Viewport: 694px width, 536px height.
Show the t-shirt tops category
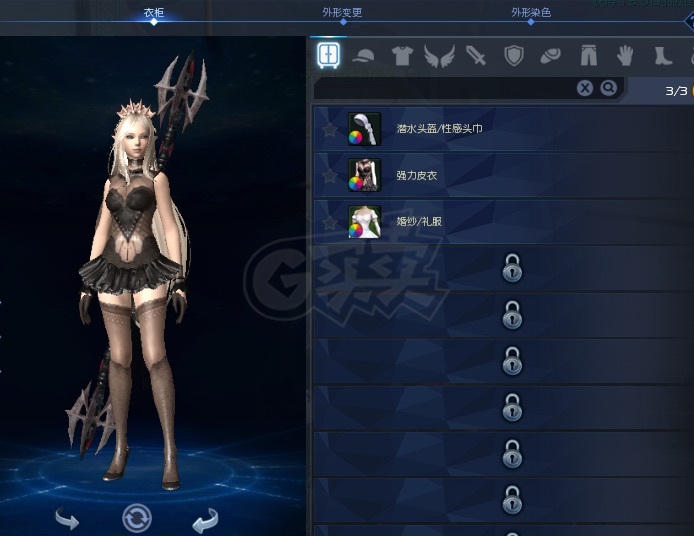pyautogui.click(x=402, y=55)
